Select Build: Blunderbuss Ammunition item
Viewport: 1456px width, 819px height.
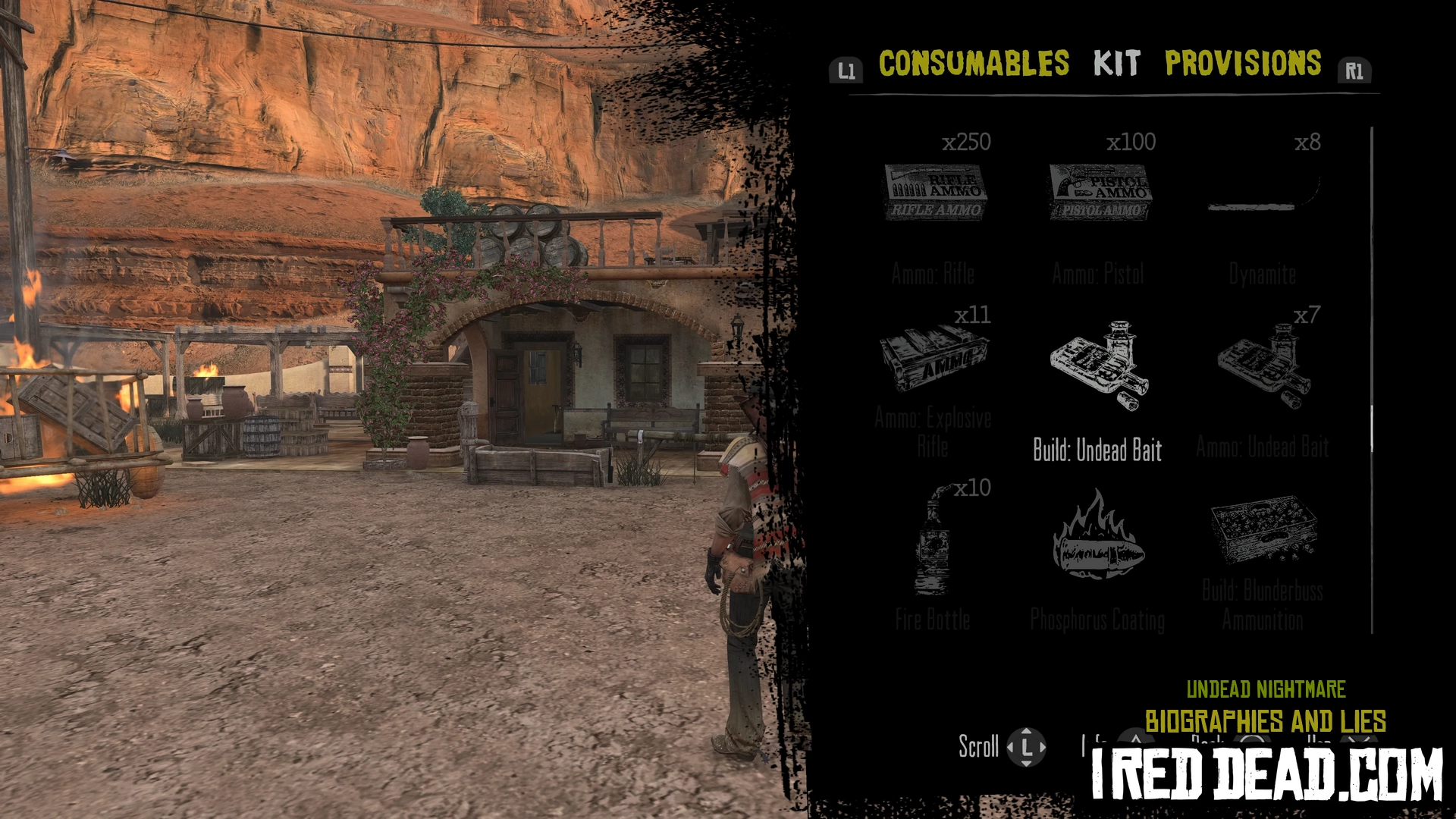[x=1263, y=531]
